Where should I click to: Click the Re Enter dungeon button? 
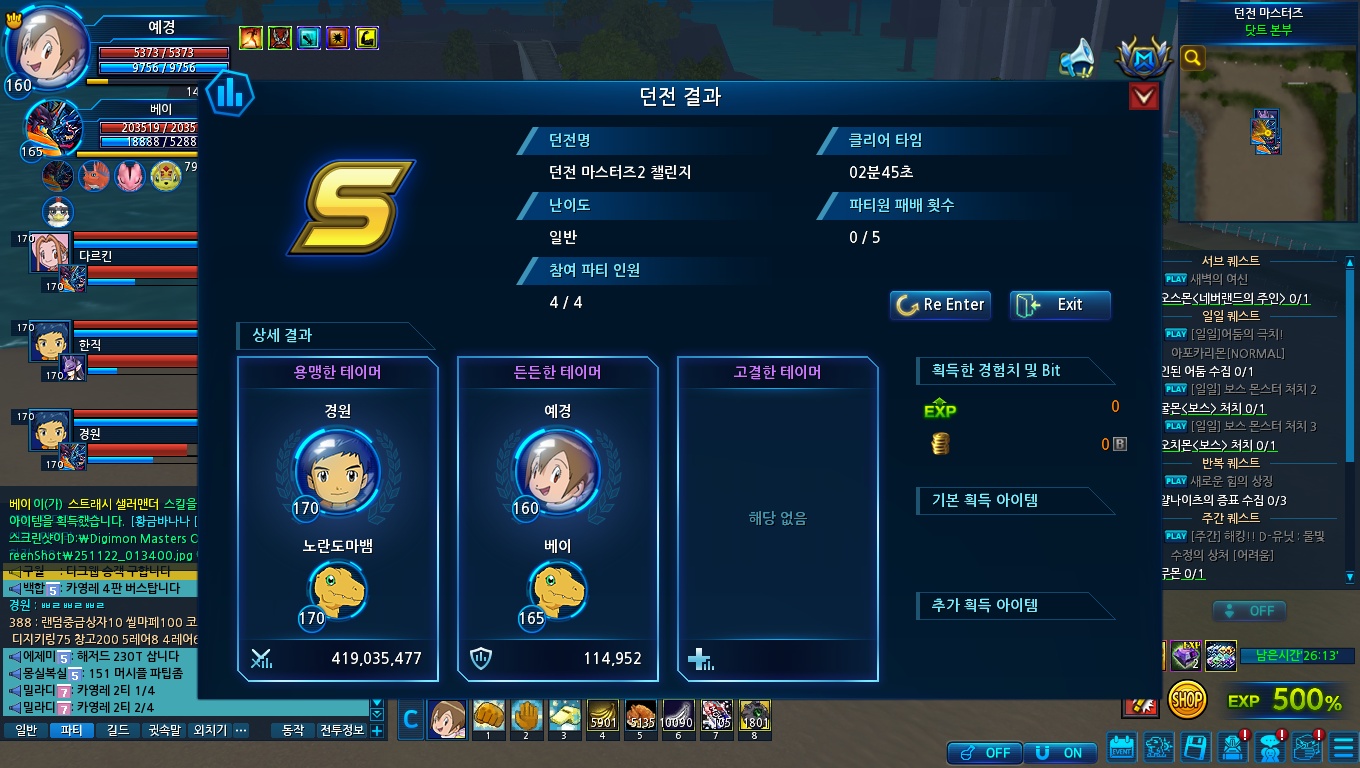tap(940, 305)
